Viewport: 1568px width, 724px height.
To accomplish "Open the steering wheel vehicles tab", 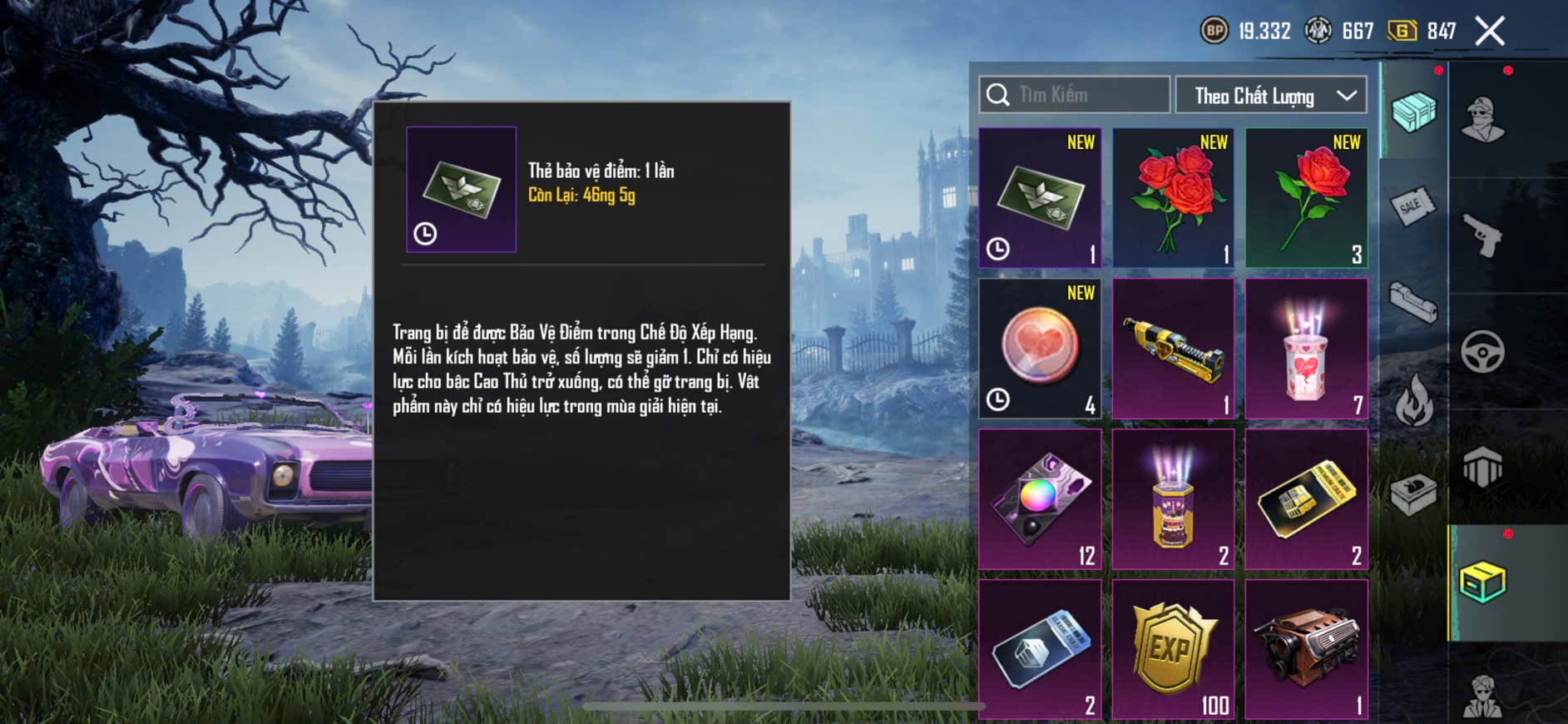I will (x=1482, y=352).
